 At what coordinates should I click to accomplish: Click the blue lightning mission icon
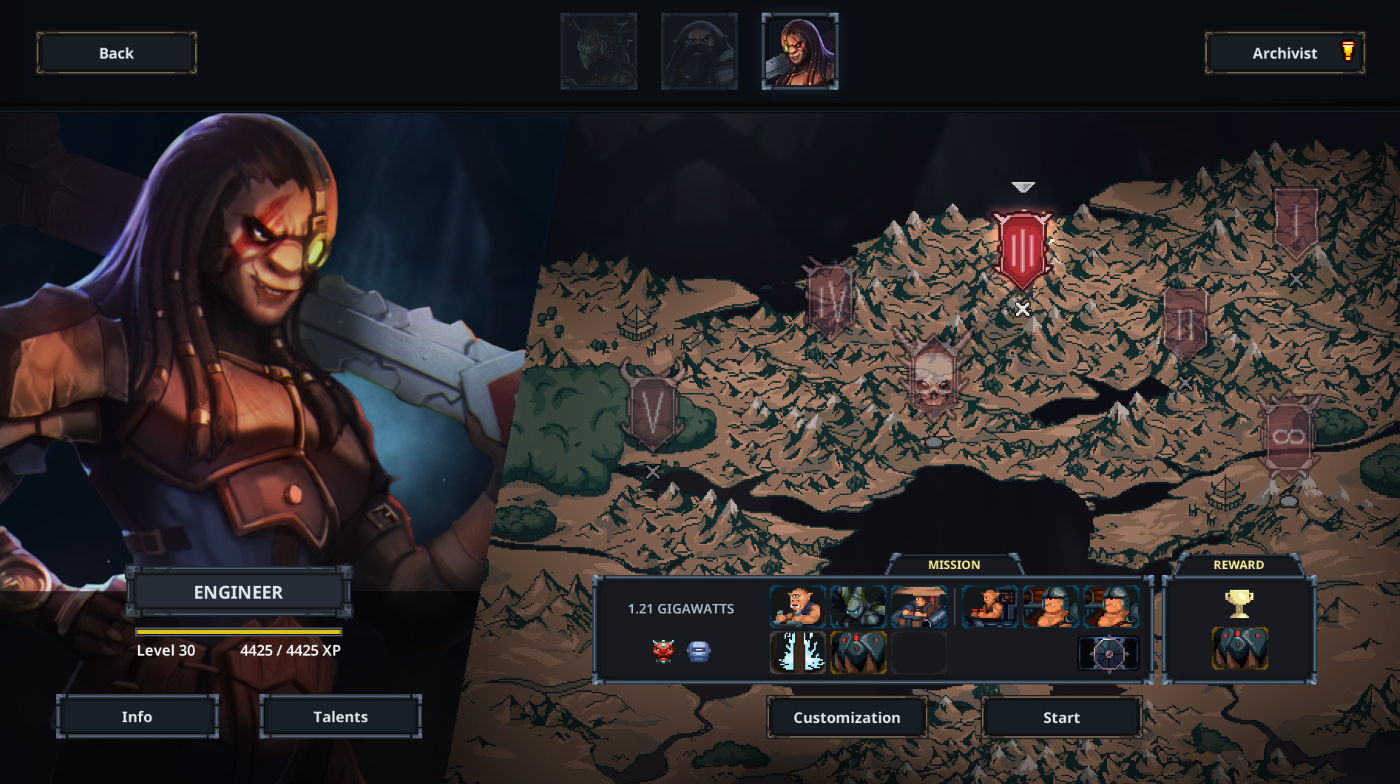point(798,652)
